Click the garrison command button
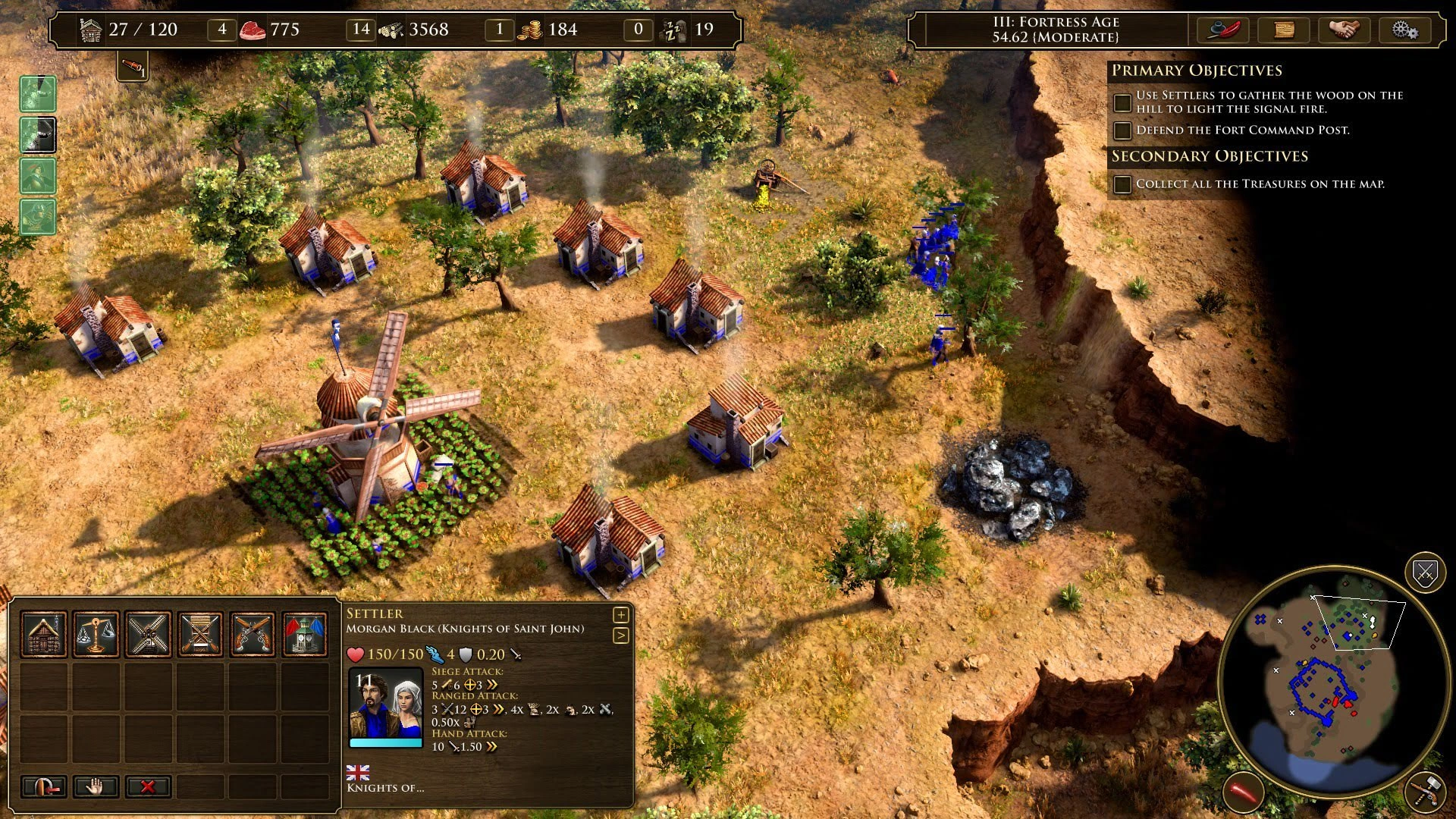The height and width of the screenshot is (819, 1456). tap(44, 786)
